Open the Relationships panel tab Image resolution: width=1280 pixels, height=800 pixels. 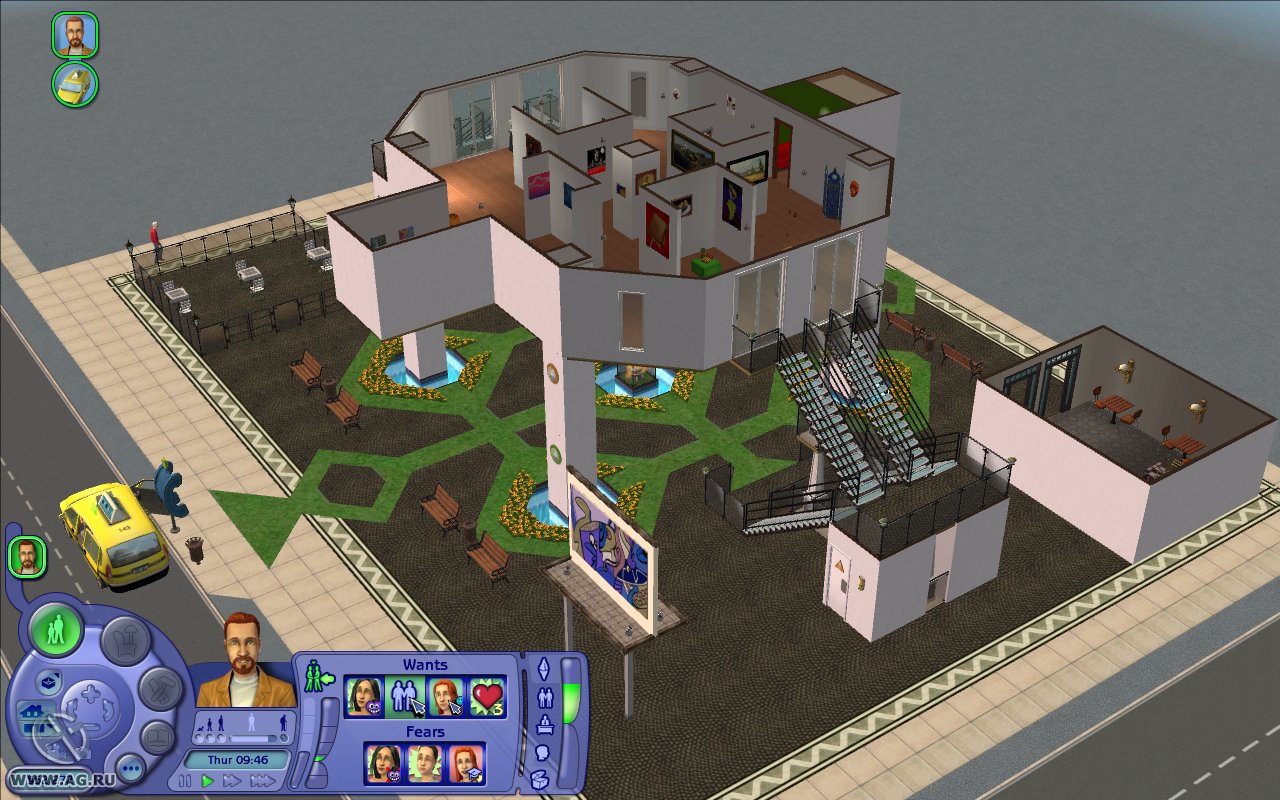point(545,698)
